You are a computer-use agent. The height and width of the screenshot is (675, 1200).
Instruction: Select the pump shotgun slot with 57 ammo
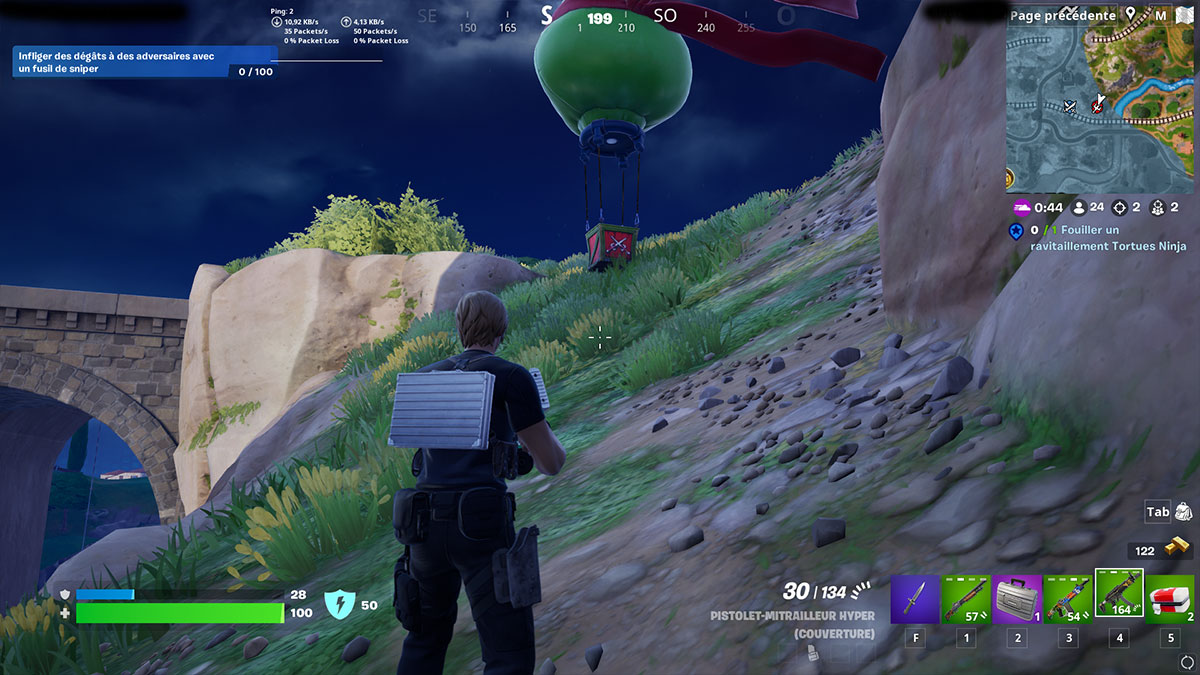[965, 599]
